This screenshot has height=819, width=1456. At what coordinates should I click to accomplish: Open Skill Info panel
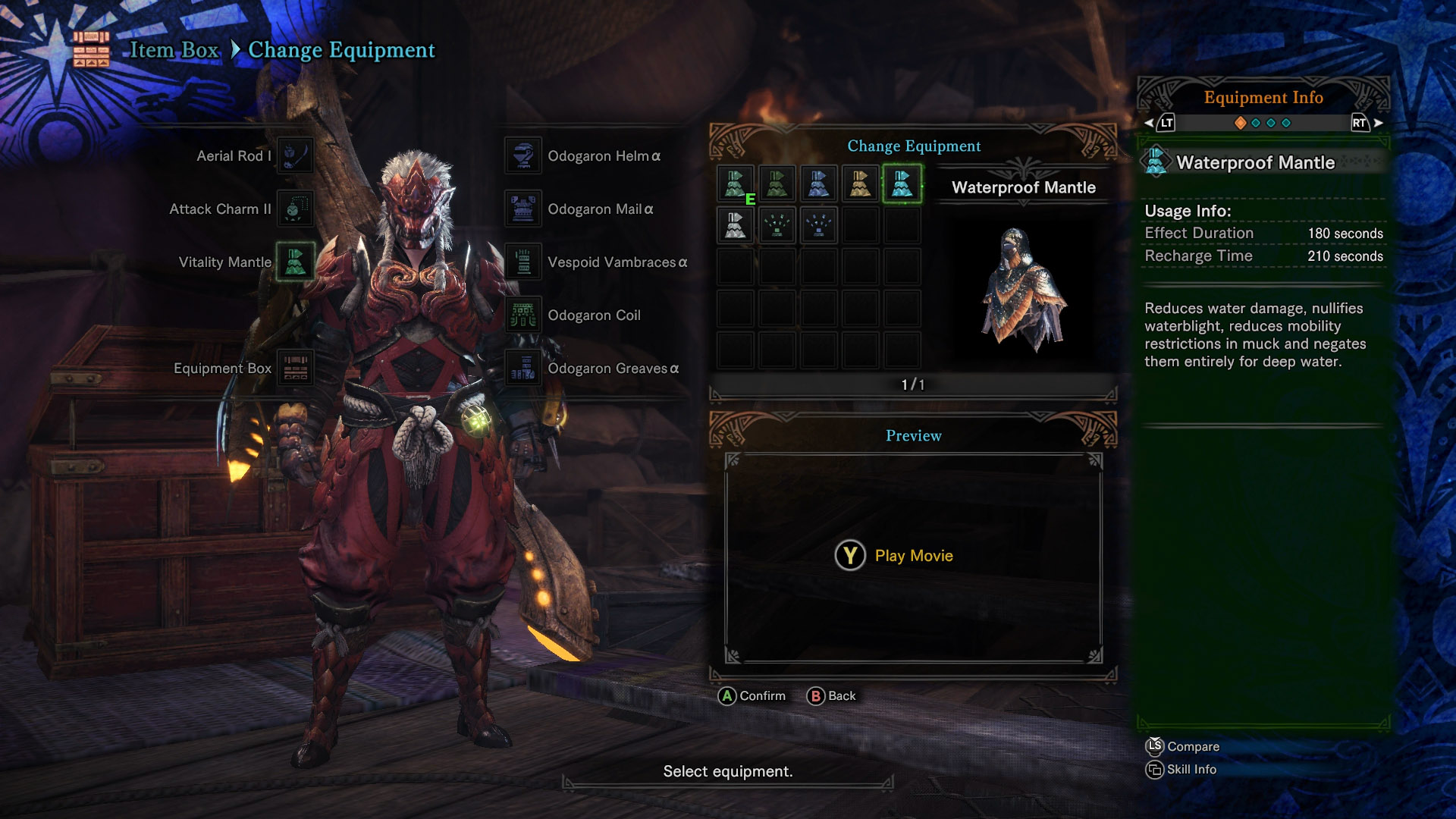pos(1181,770)
